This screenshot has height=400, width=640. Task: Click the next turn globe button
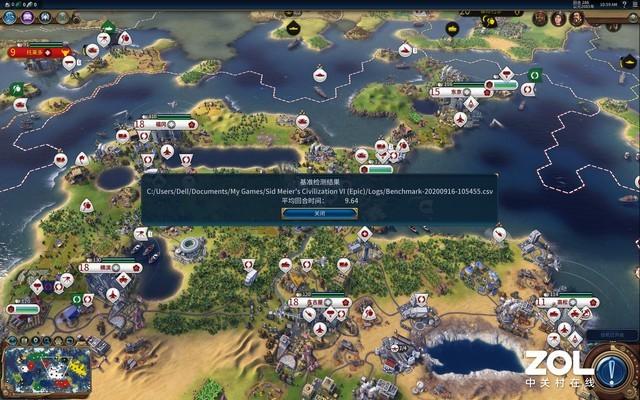point(612,367)
